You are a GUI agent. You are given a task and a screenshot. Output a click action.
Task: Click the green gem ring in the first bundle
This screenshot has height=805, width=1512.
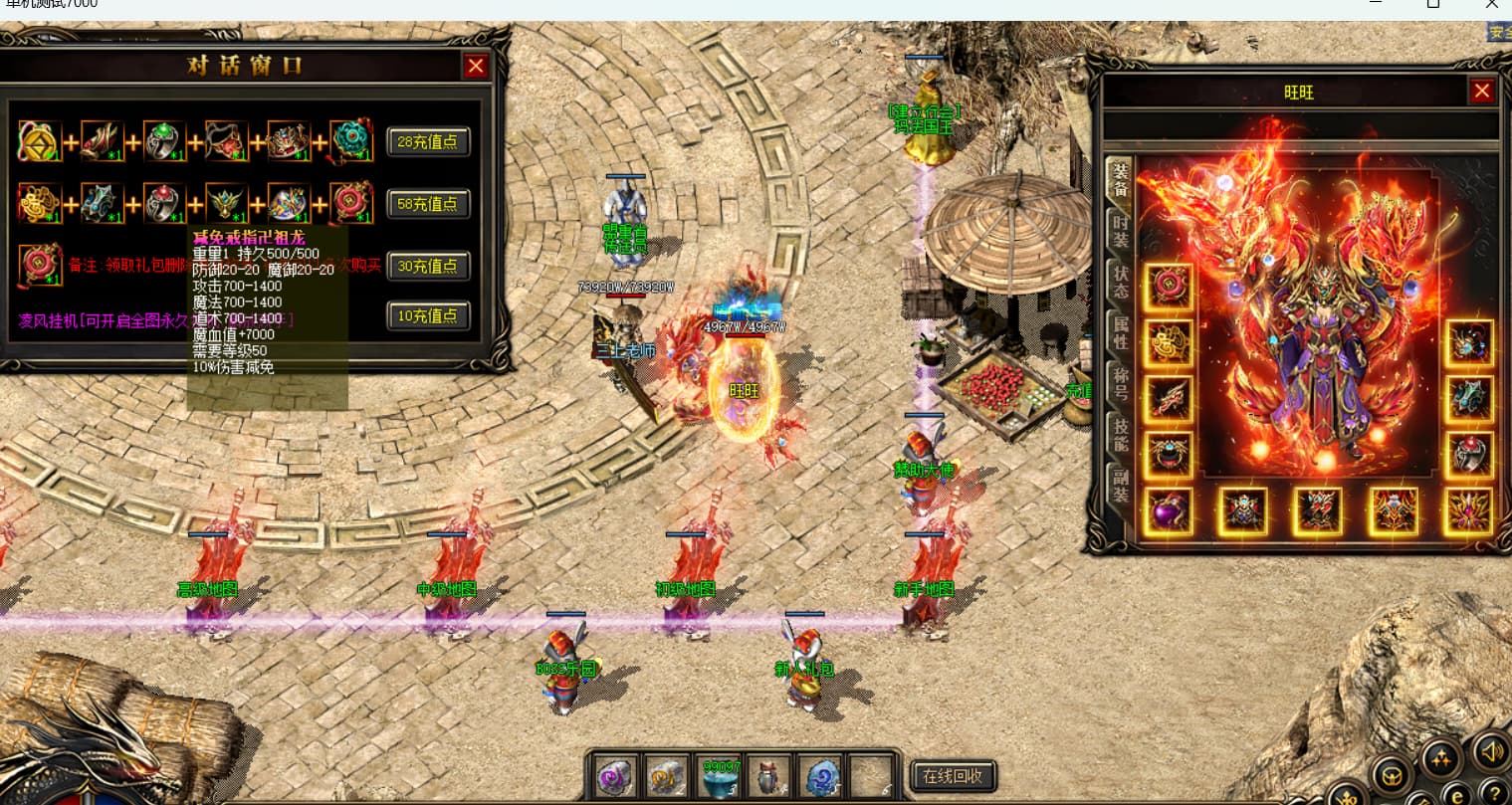point(164,142)
